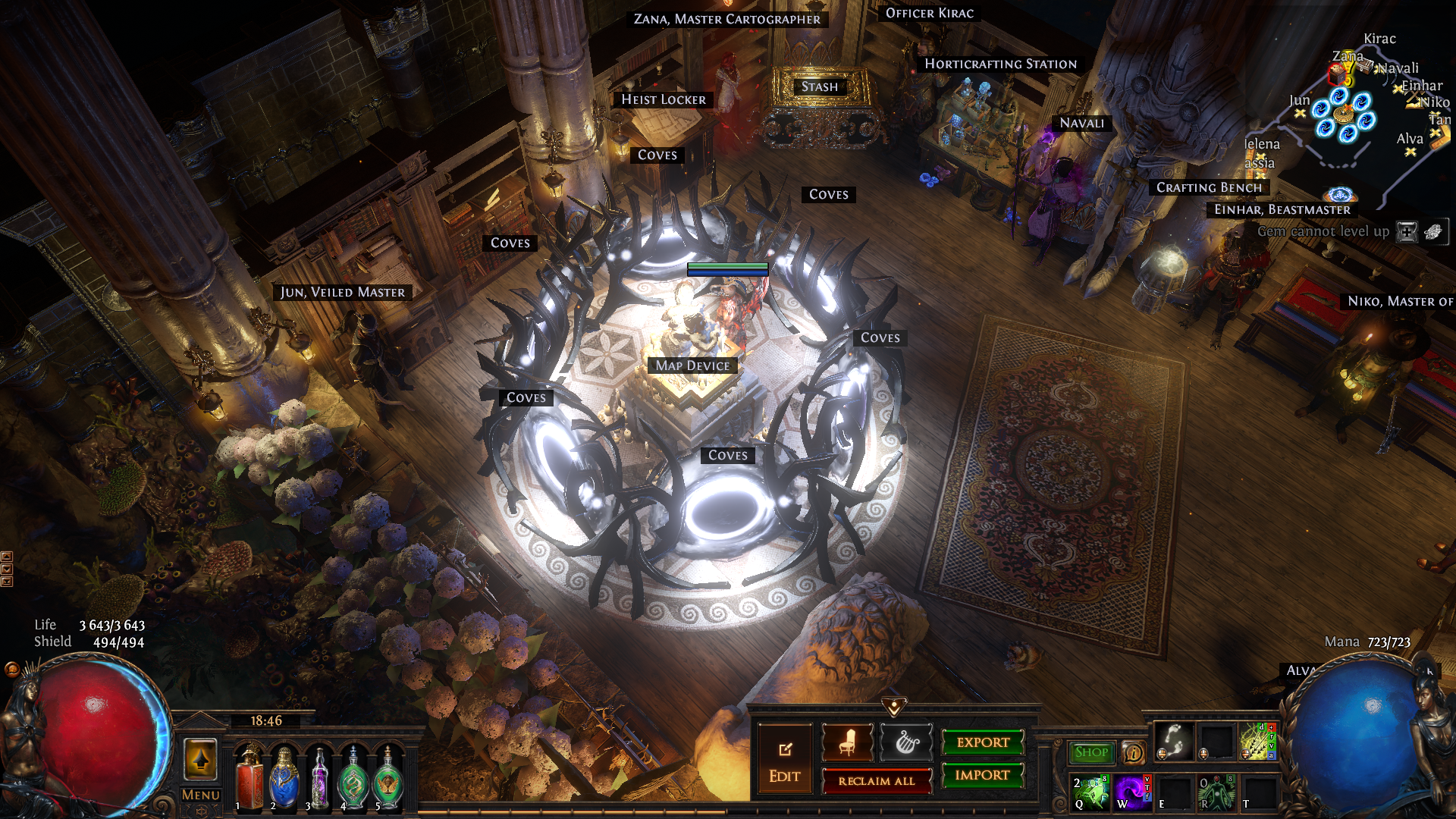This screenshot has height=819, width=1456.
Task: Open the hideout decorations chair button
Action: pyautogui.click(x=847, y=742)
